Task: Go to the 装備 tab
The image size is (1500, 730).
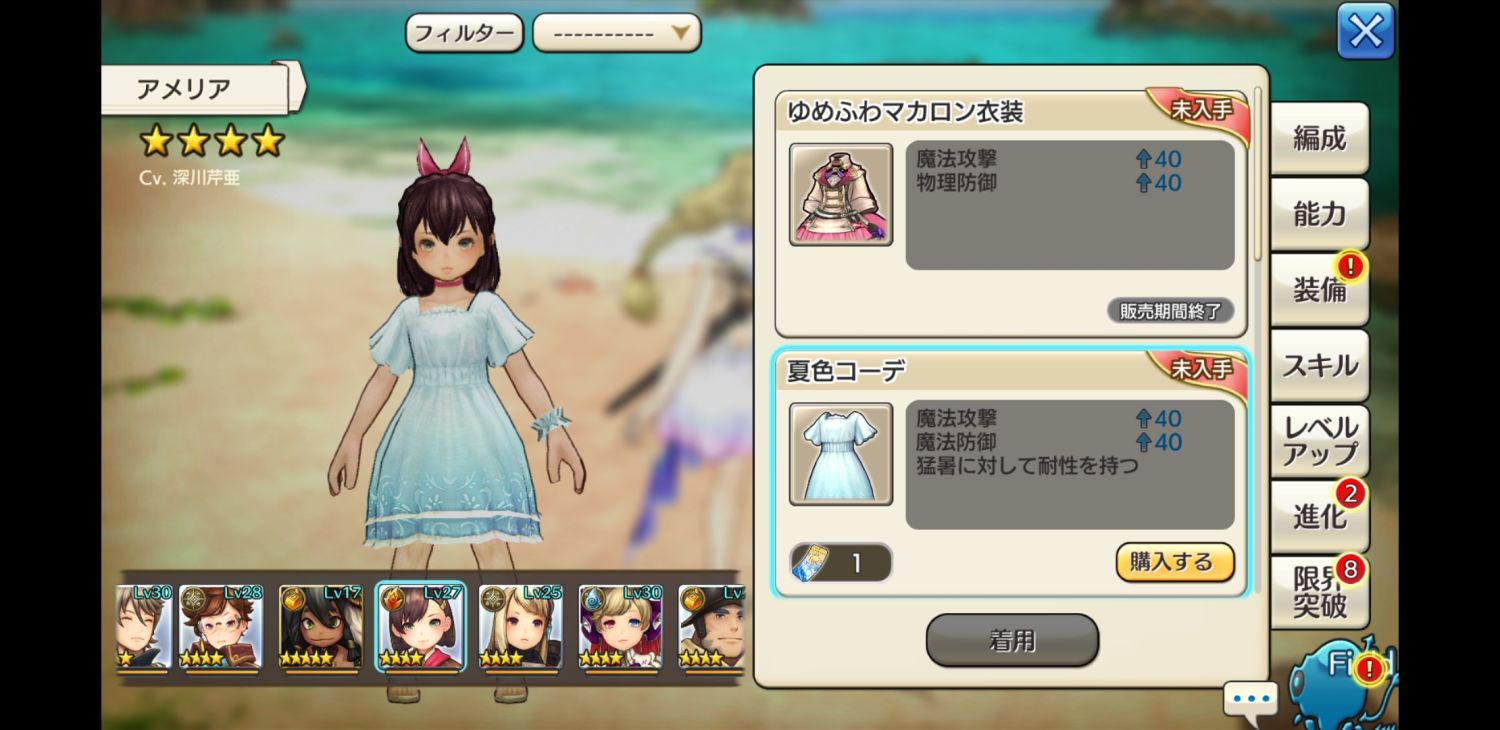Action: (1319, 290)
